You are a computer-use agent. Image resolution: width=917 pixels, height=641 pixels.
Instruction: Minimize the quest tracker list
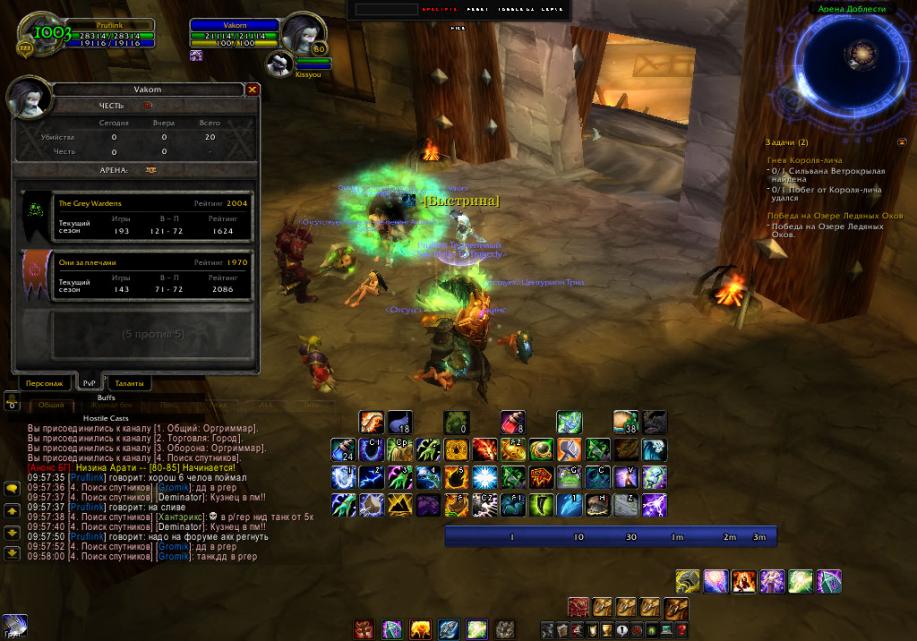[901, 142]
